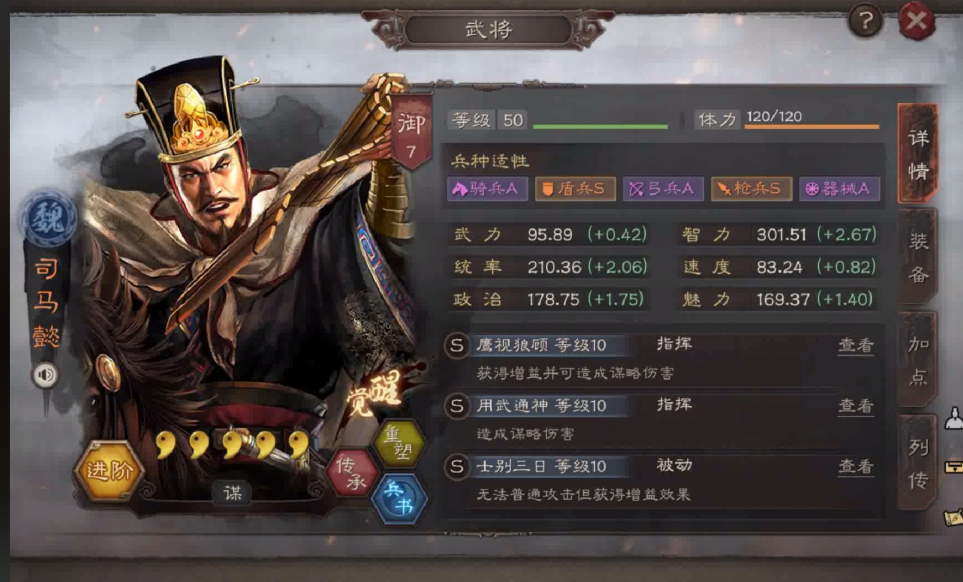Show the 列传 tab
963x582 pixels.
(x=918, y=464)
